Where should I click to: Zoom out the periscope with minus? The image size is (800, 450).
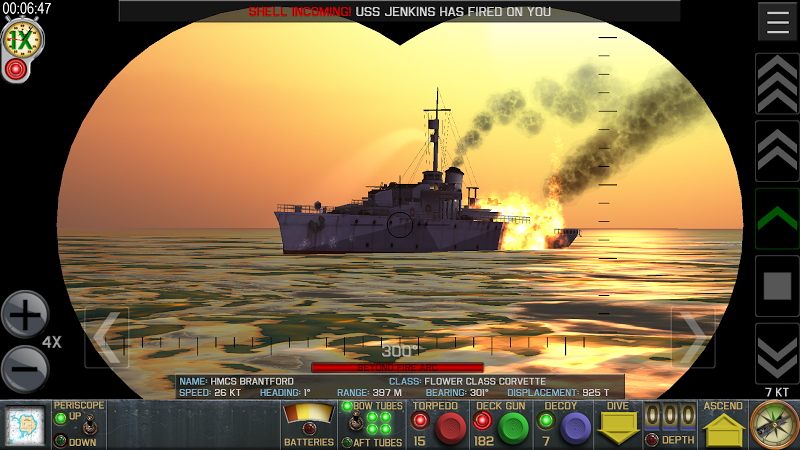(25, 369)
